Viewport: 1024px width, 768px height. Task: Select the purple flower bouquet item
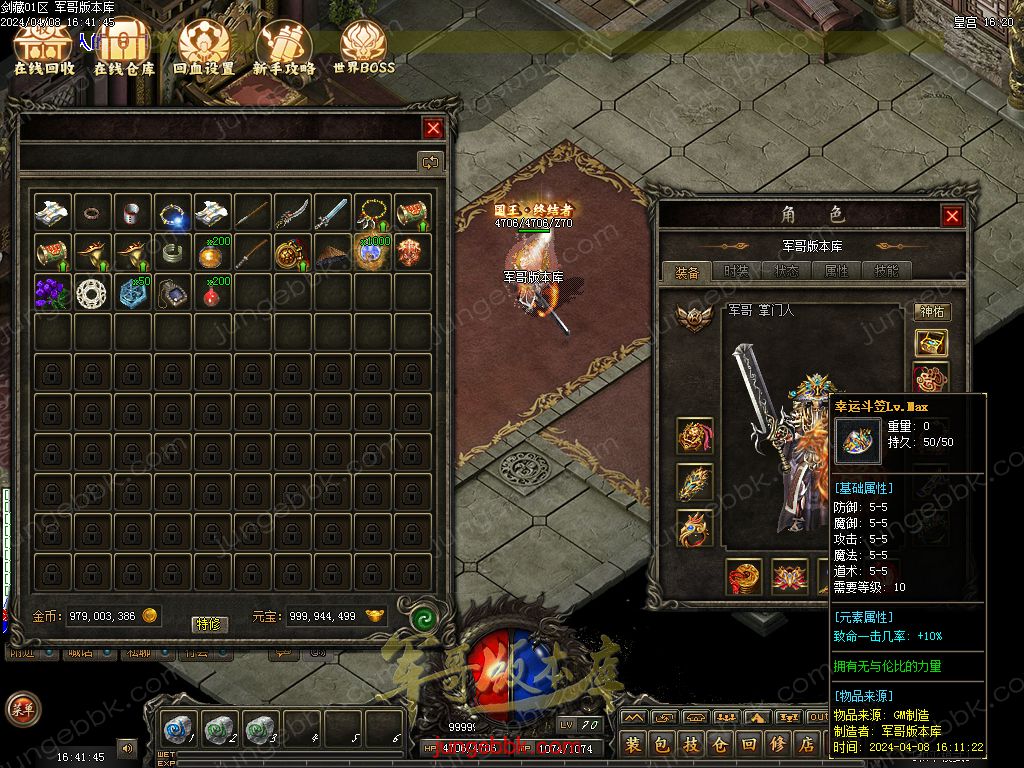pos(52,292)
